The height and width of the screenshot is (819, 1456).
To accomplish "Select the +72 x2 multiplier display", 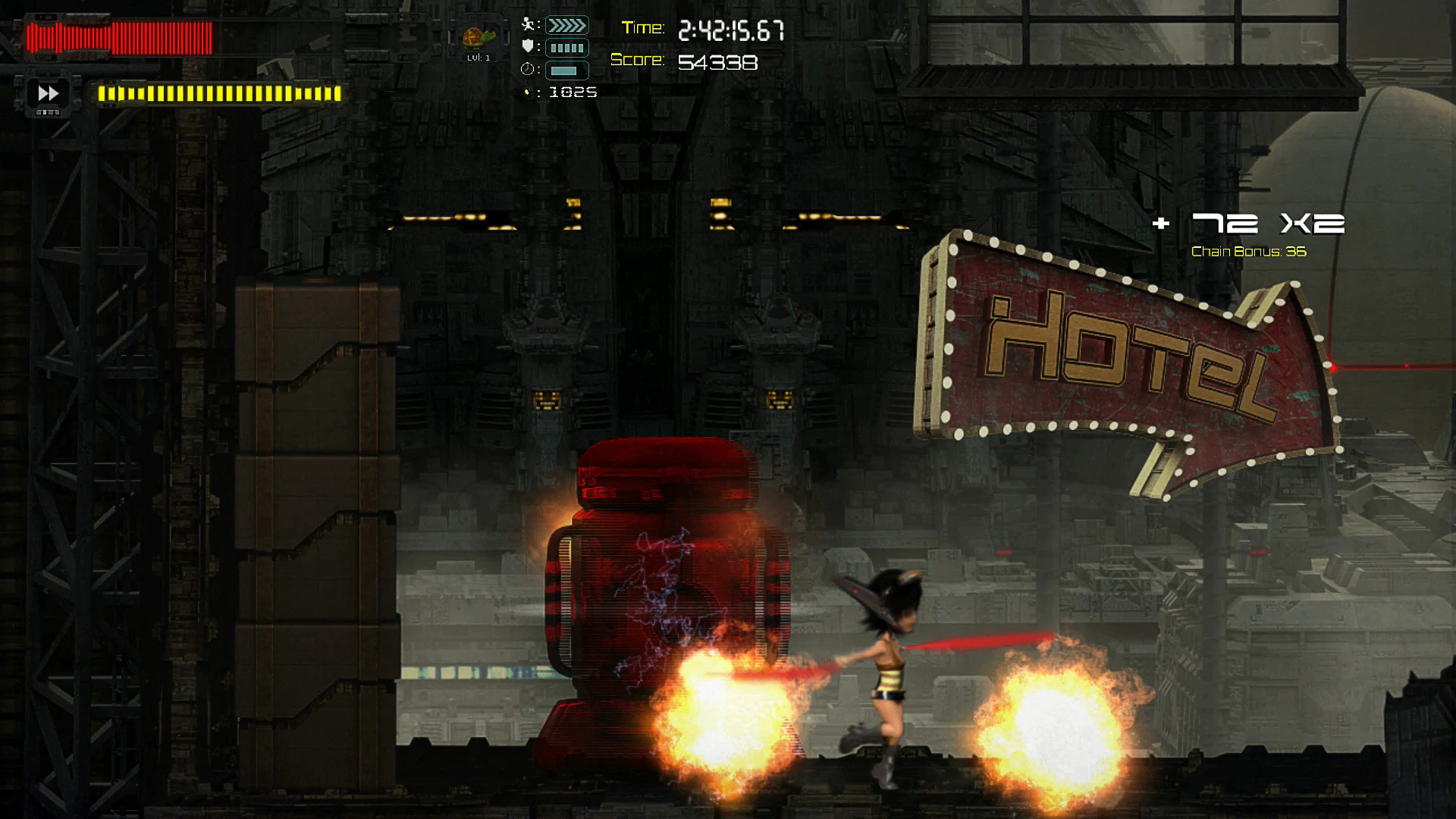I will point(1251,224).
